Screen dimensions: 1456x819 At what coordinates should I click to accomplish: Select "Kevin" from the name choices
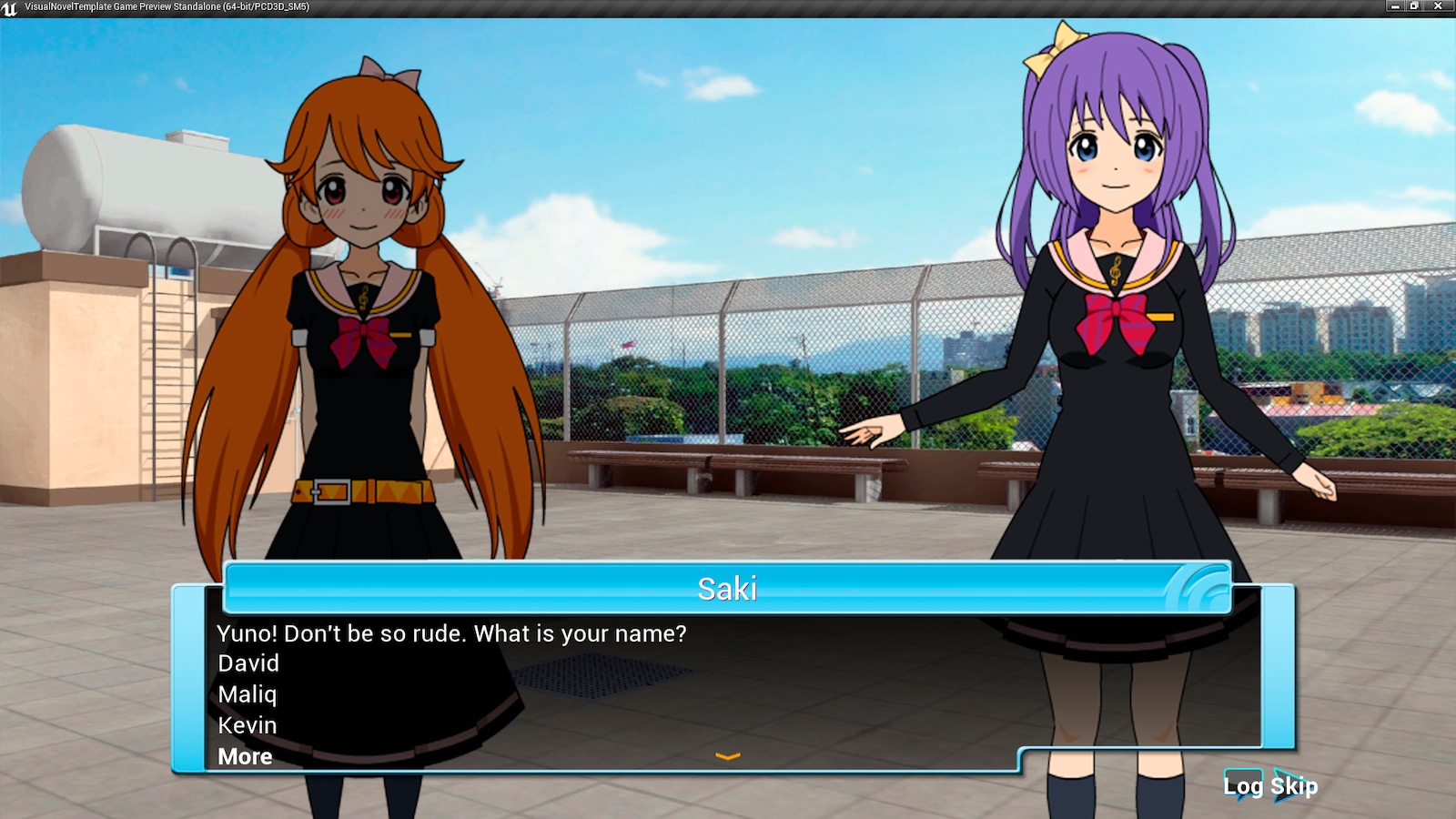pos(246,725)
